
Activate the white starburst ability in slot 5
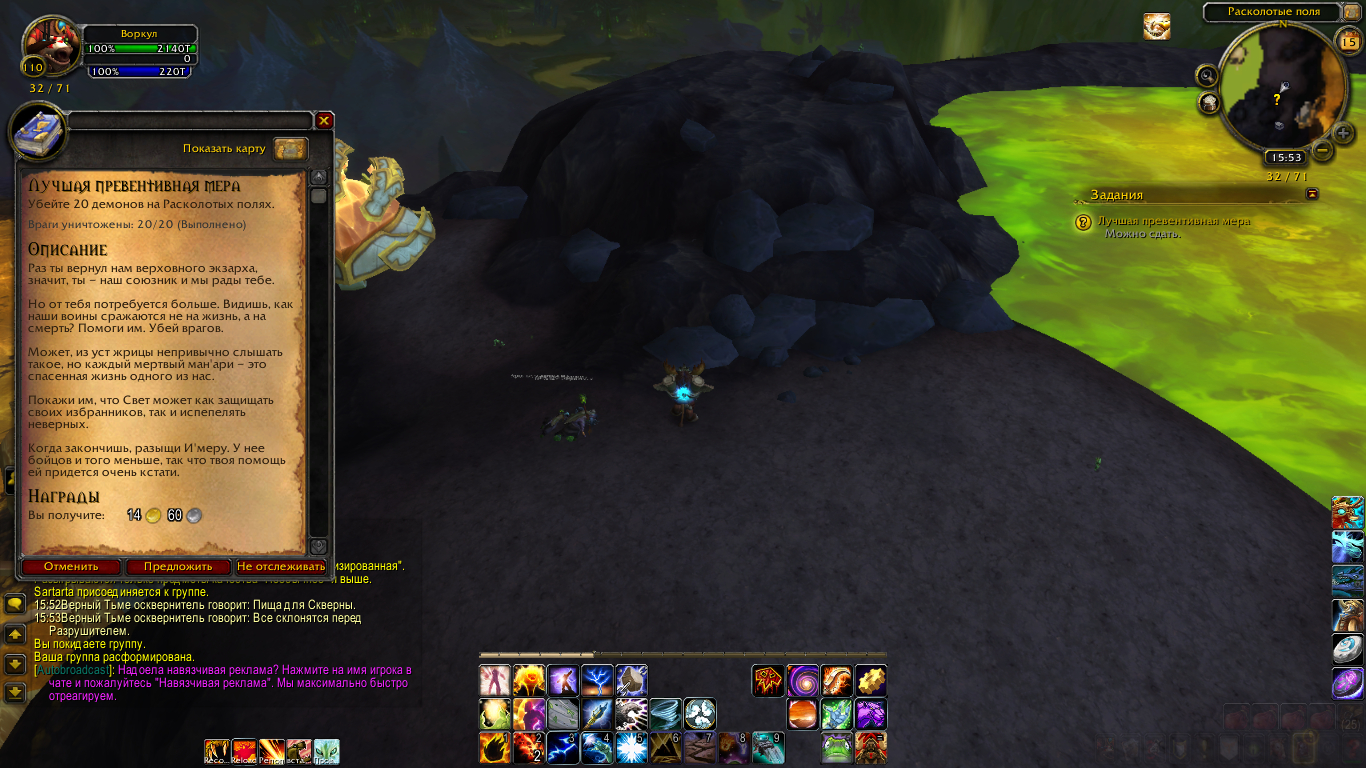tap(630, 747)
